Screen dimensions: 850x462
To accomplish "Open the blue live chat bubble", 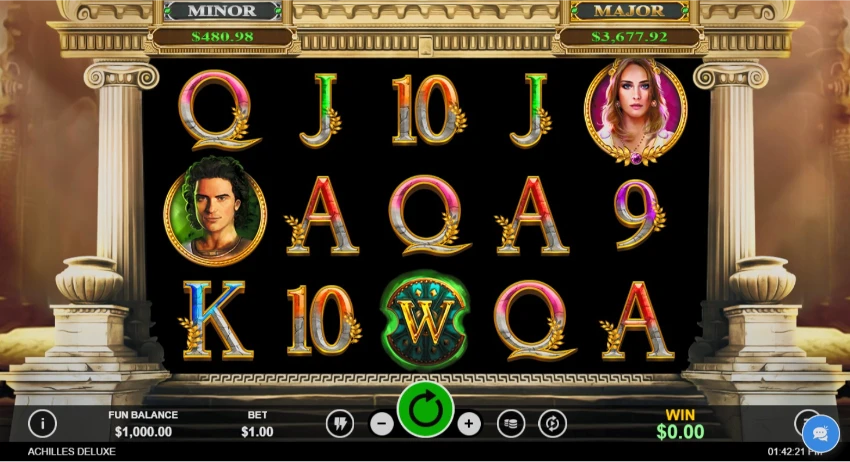I will point(820,433).
